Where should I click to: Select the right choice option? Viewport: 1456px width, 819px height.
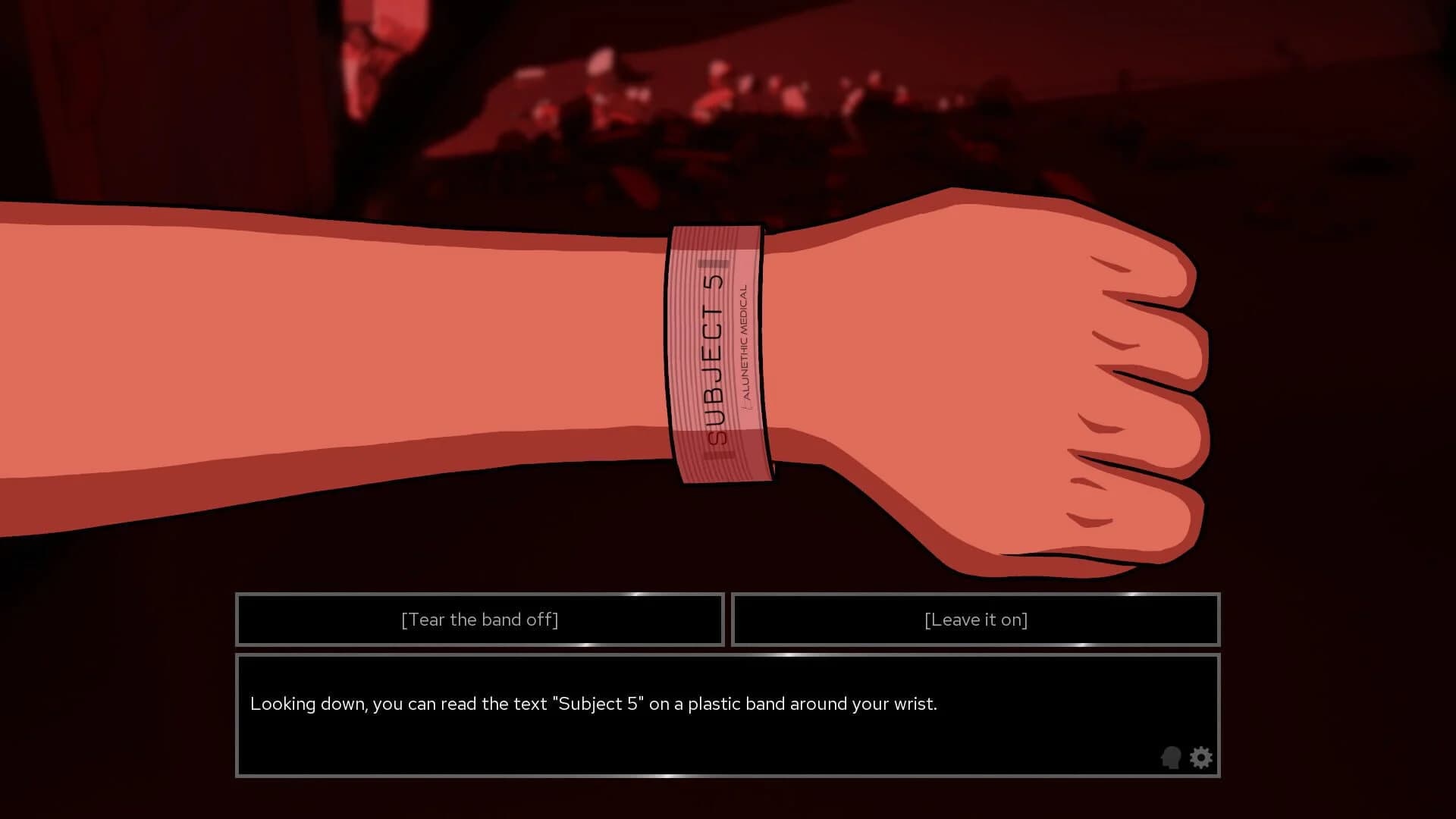(x=975, y=620)
